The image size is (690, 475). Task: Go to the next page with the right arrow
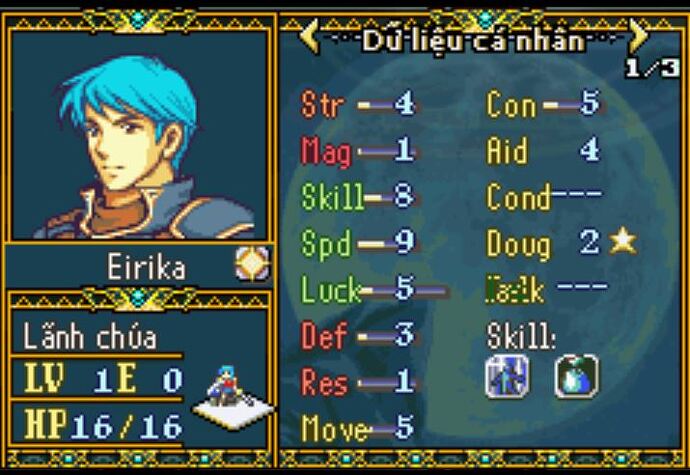637,37
